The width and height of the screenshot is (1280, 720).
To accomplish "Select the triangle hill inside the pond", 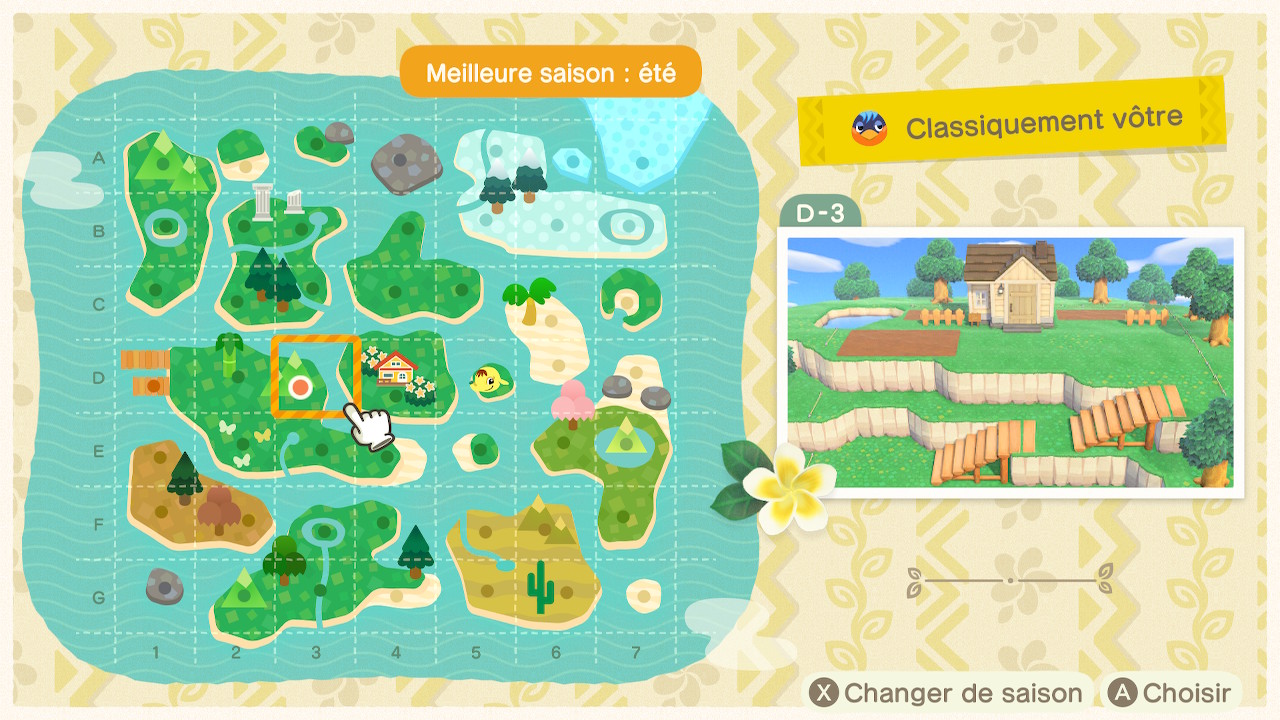I will pyautogui.click(x=626, y=437).
